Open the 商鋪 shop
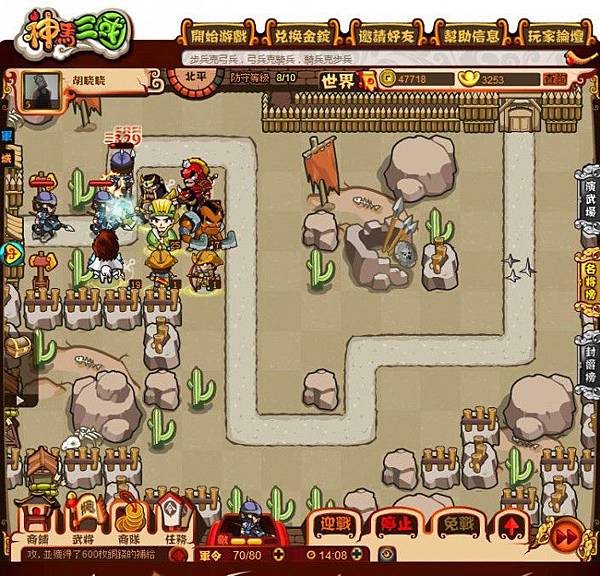The height and width of the screenshot is (576, 600). tap(36, 520)
